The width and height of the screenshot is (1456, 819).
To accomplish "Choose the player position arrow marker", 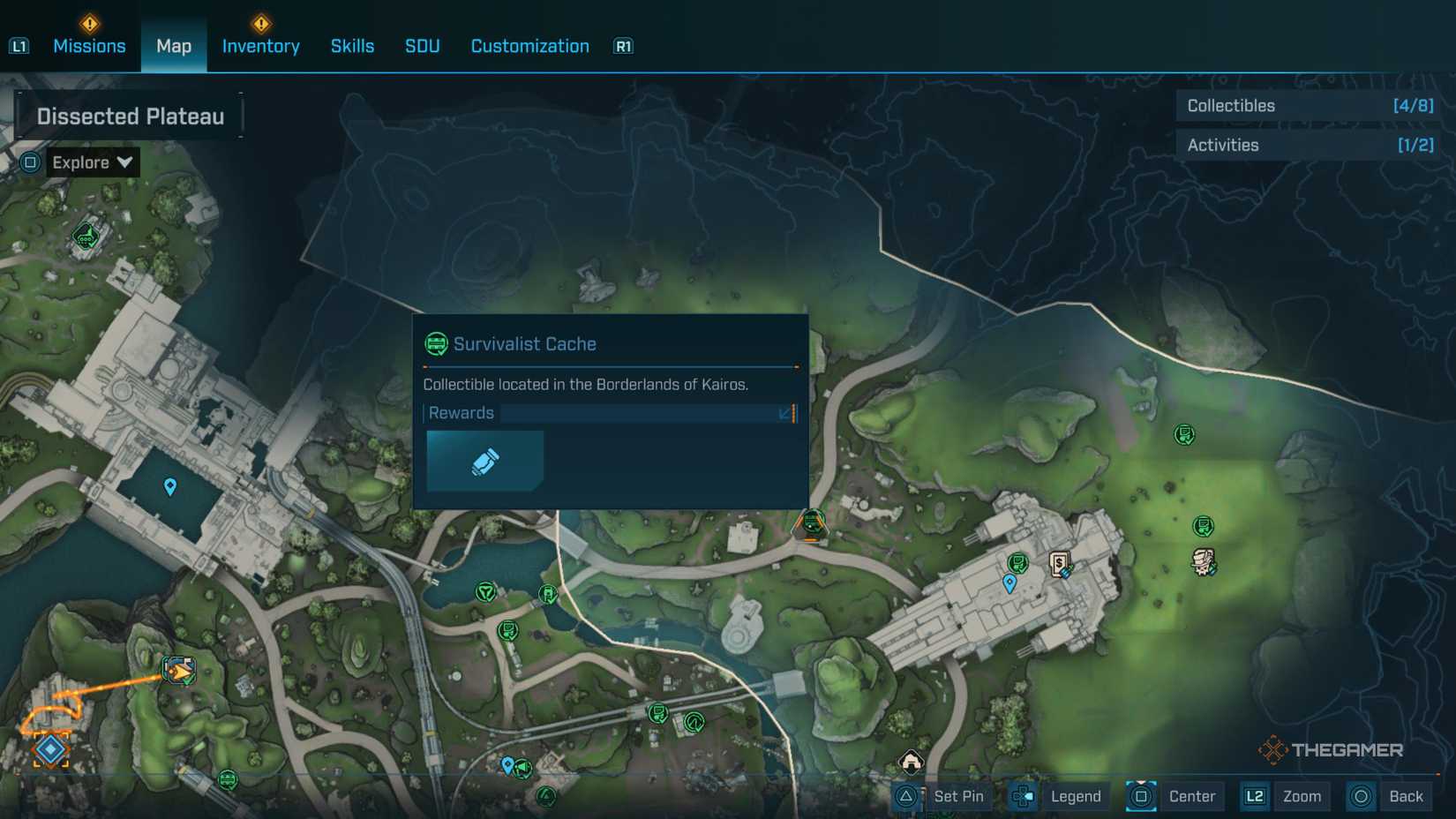I will point(179,671).
